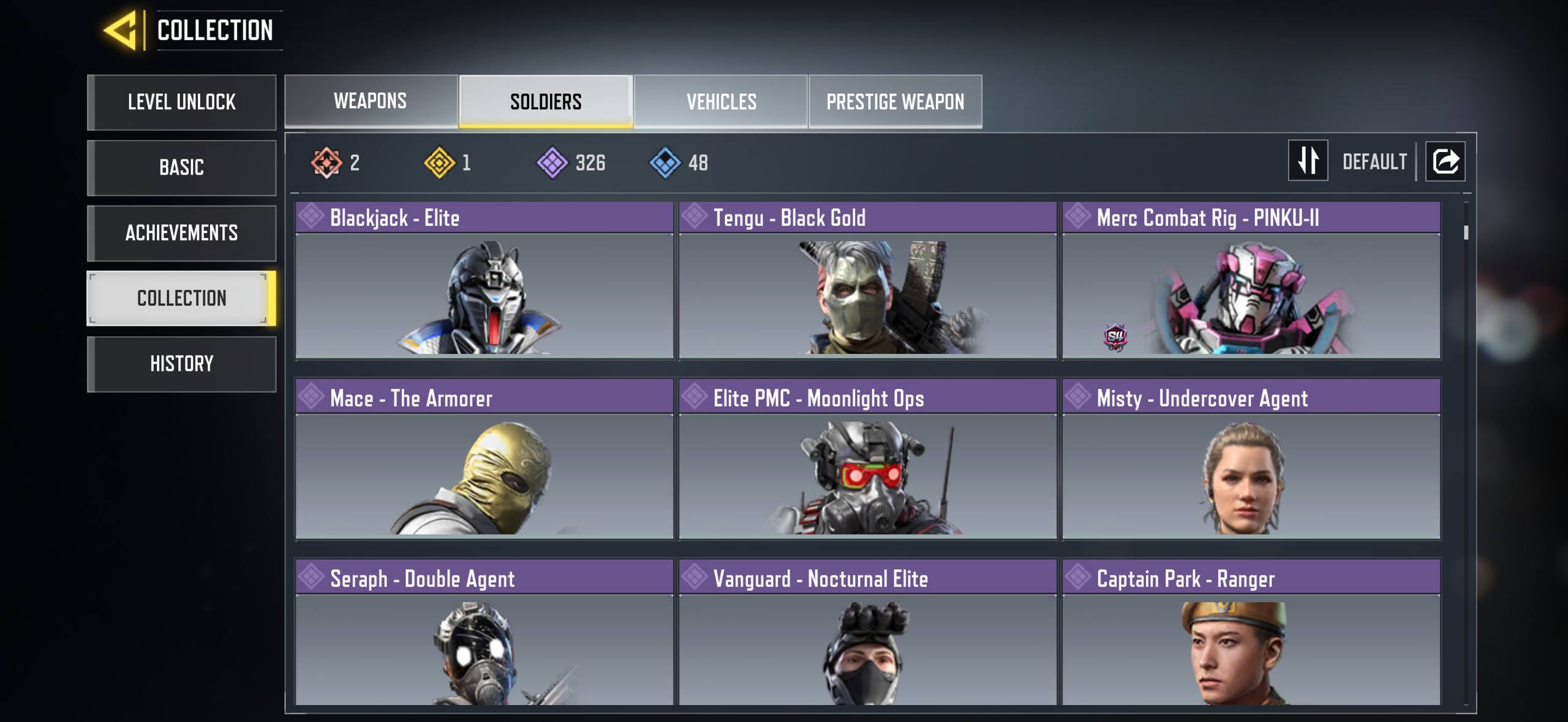Click the share arrow button
The image size is (1568, 722).
(1445, 161)
